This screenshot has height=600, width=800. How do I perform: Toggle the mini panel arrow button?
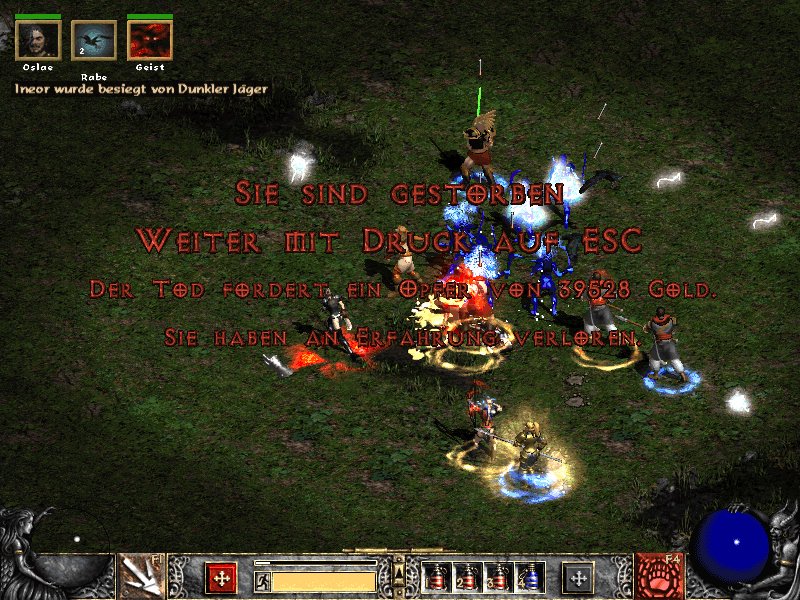point(399,571)
